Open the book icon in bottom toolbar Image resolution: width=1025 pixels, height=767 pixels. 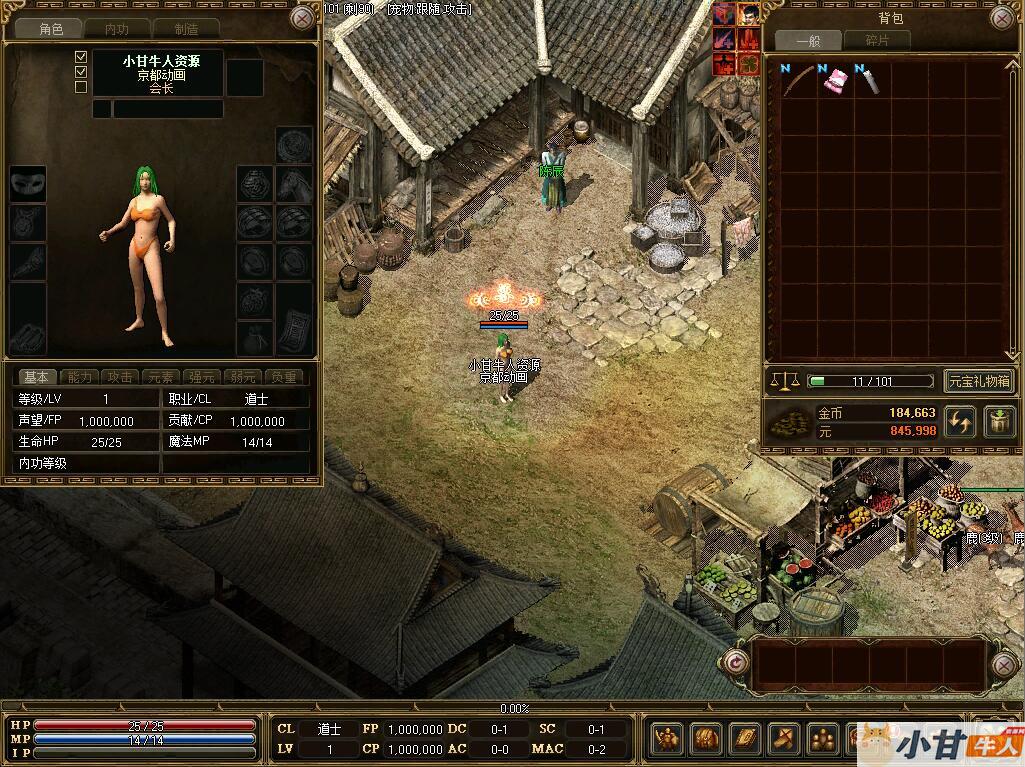click(744, 740)
